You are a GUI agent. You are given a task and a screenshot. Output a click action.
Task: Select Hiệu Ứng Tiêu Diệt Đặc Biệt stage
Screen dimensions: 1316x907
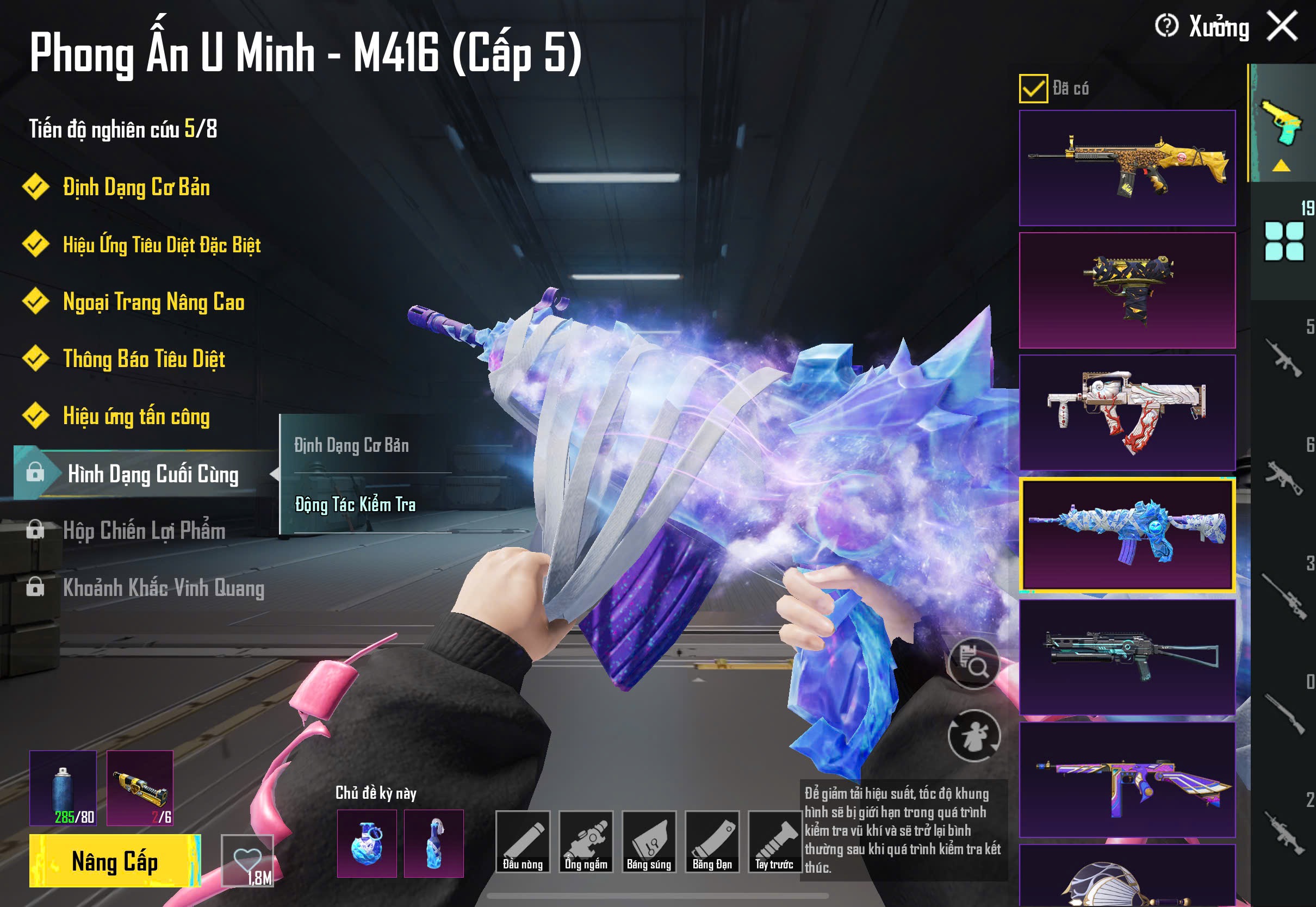point(162,245)
